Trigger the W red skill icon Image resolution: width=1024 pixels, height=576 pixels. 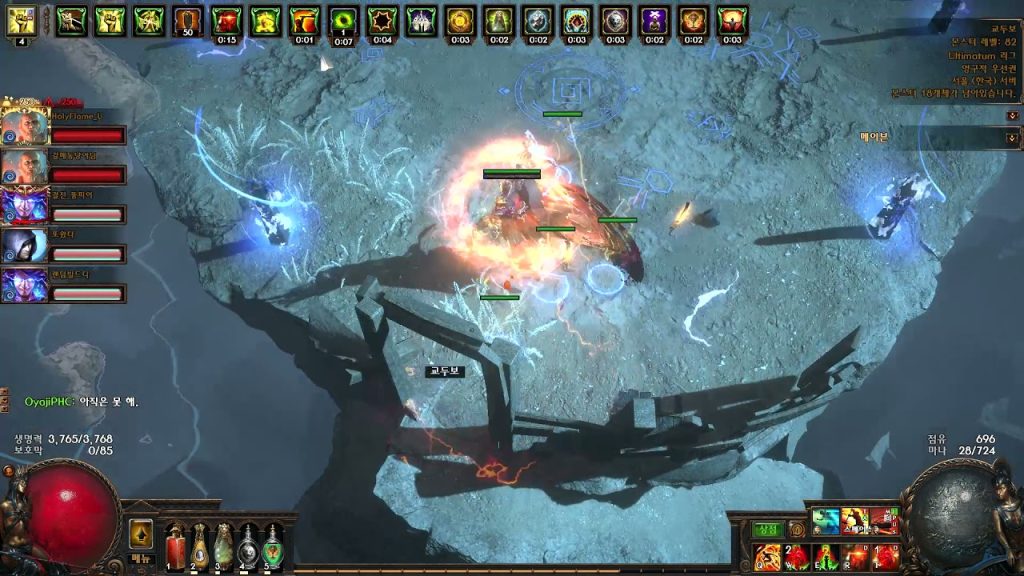pos(797,556)
